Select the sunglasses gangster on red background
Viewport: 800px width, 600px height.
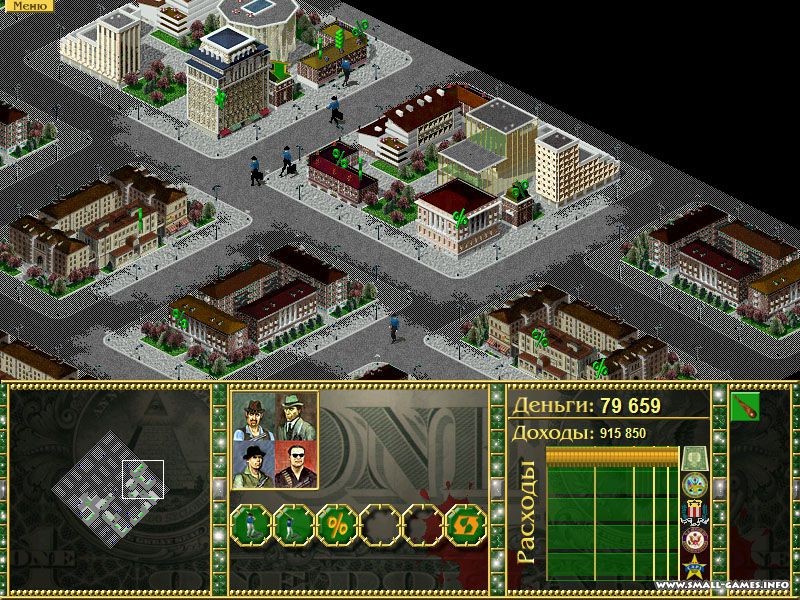point(296,464)
